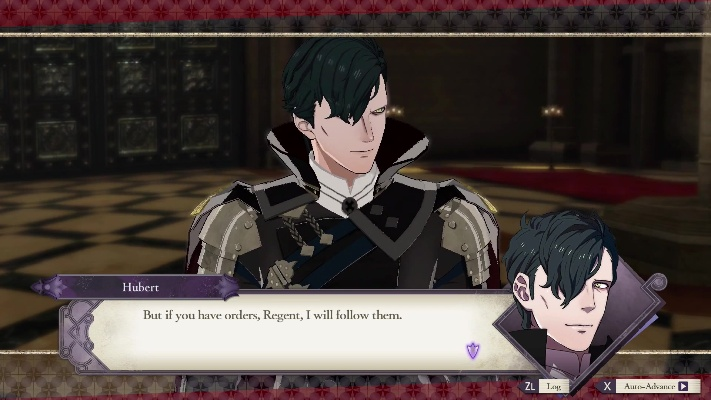Advance dialogue with the purple arrow indicator
711x400 pixels.
click(473, 350)
